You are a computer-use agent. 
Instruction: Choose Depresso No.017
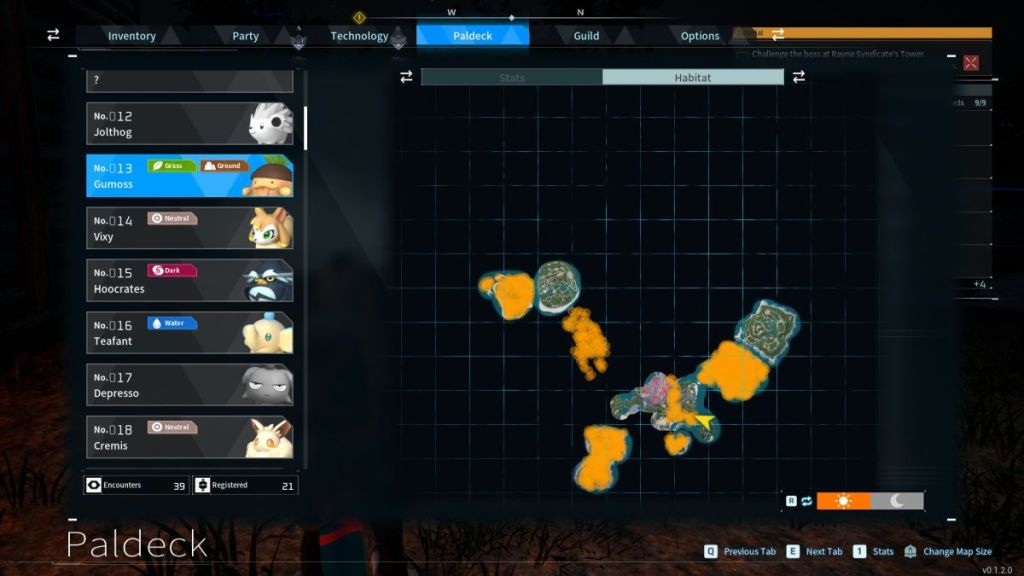pyautogui.click(x=189, y=385)
